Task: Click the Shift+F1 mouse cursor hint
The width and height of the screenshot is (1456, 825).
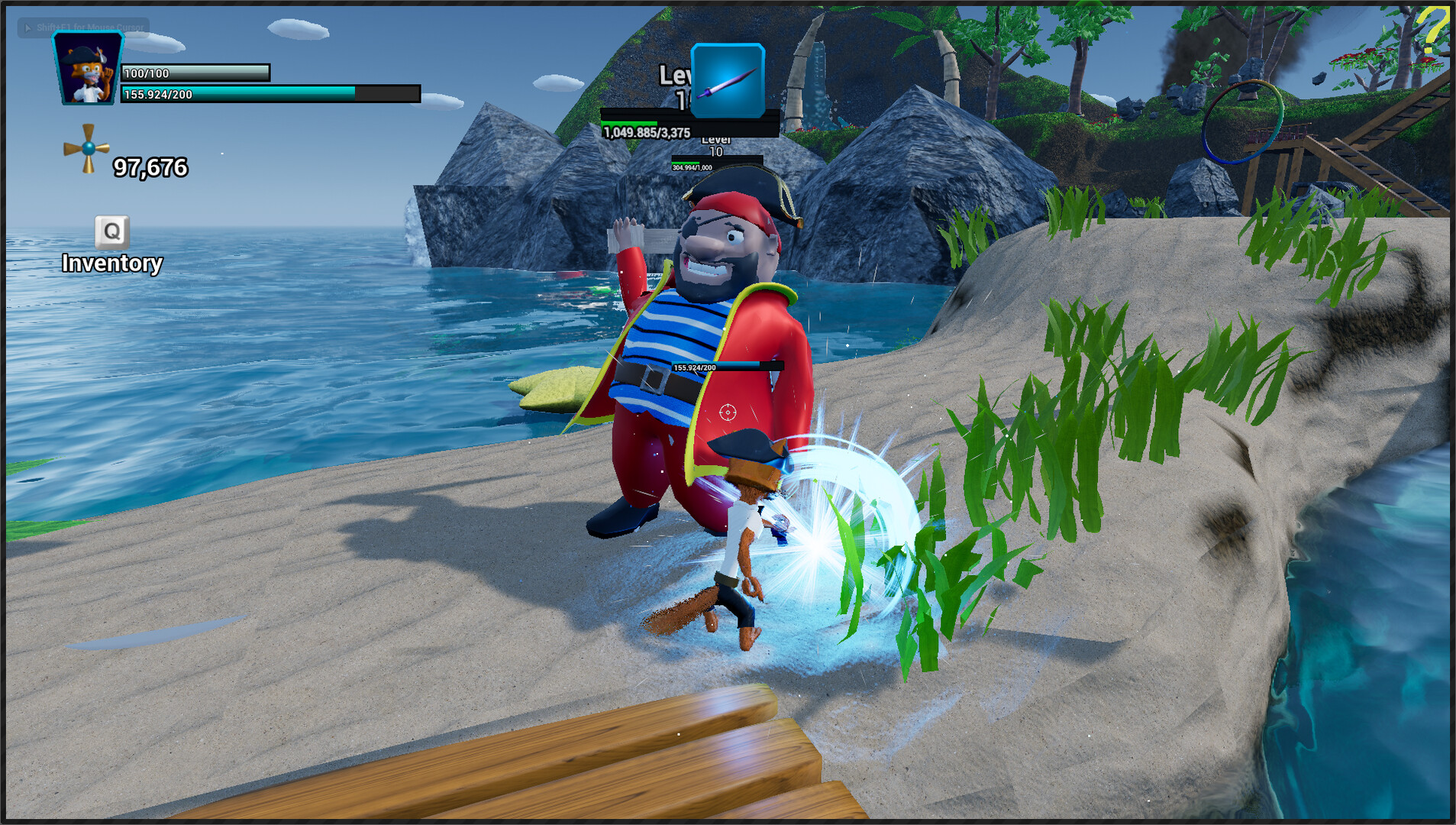Action: click(84, 27)
